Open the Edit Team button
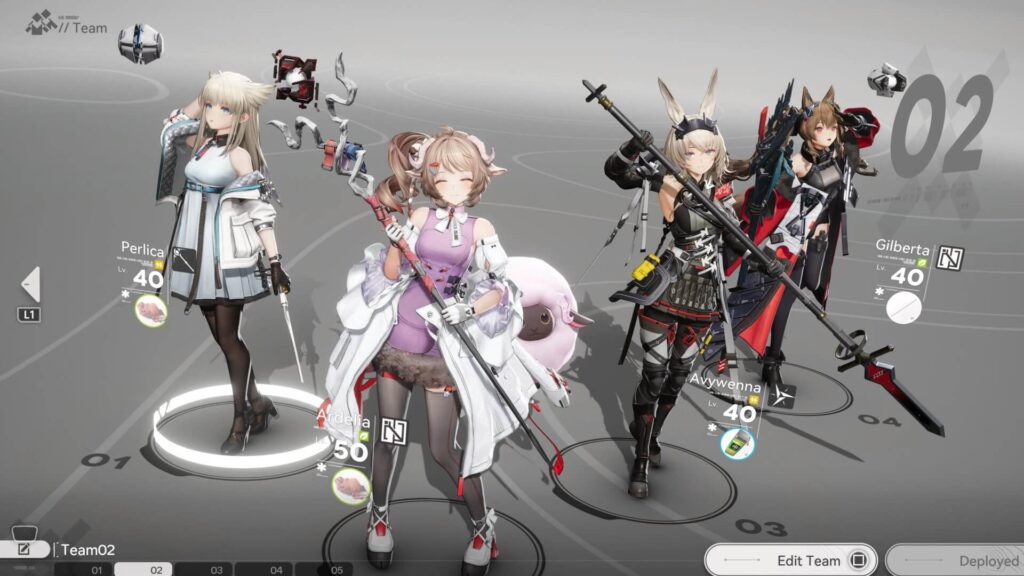 pyautogui.click(x=790, y=560)
